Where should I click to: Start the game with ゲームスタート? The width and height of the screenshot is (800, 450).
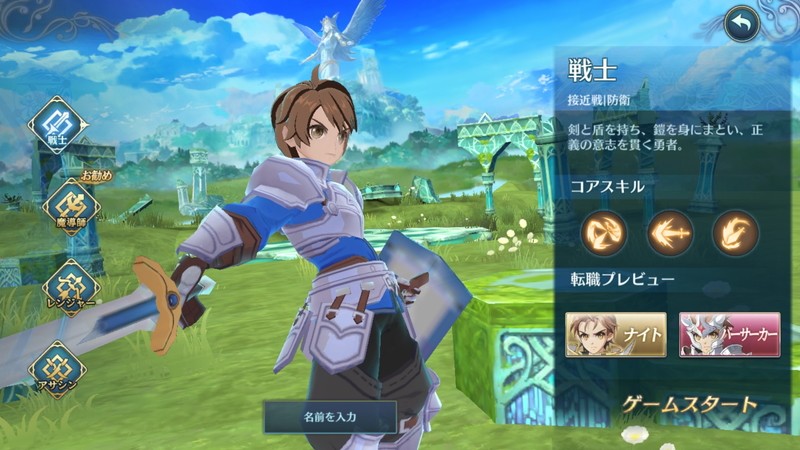click(x=689, y=405)
